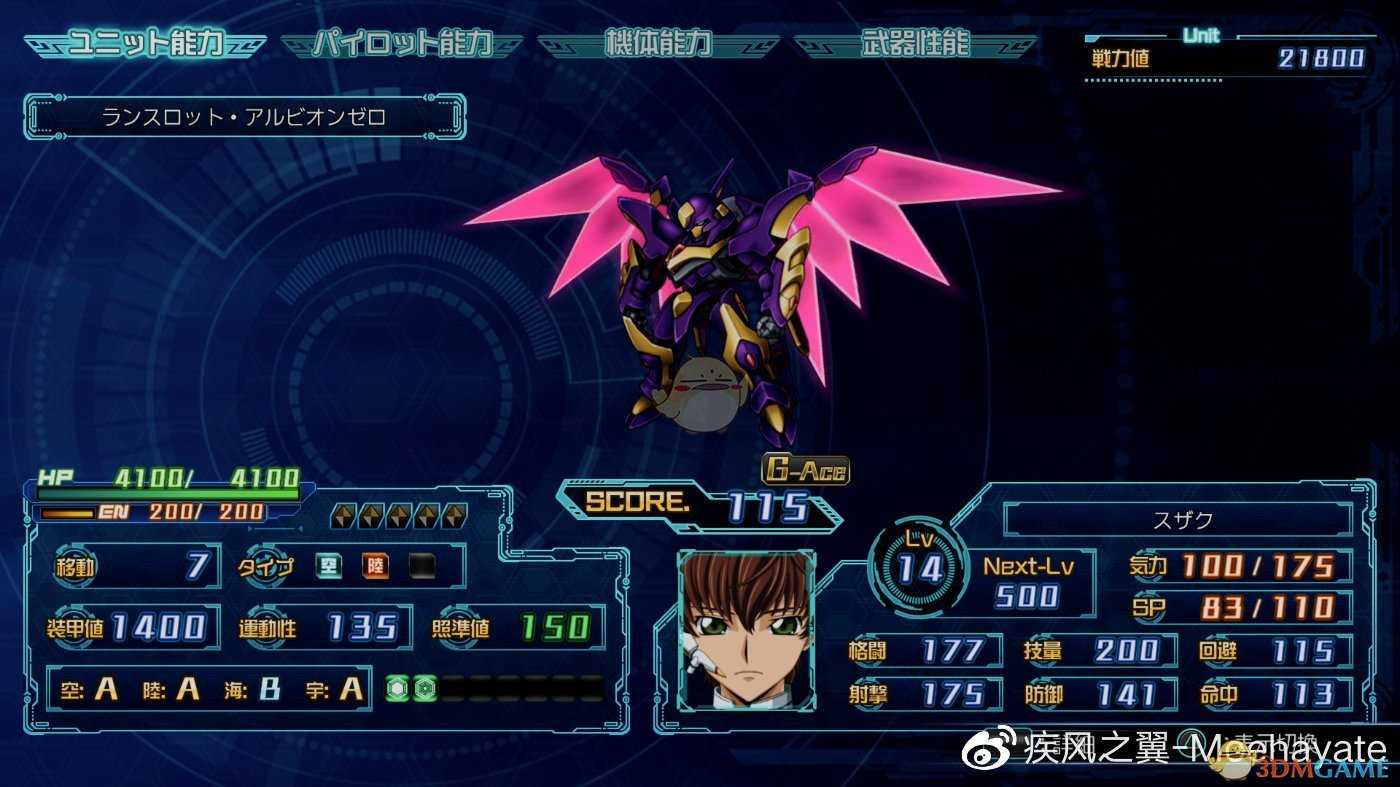Select the 機体能力 tab
This screenshot has height=787, width=1400.
[x=658, y=45]
